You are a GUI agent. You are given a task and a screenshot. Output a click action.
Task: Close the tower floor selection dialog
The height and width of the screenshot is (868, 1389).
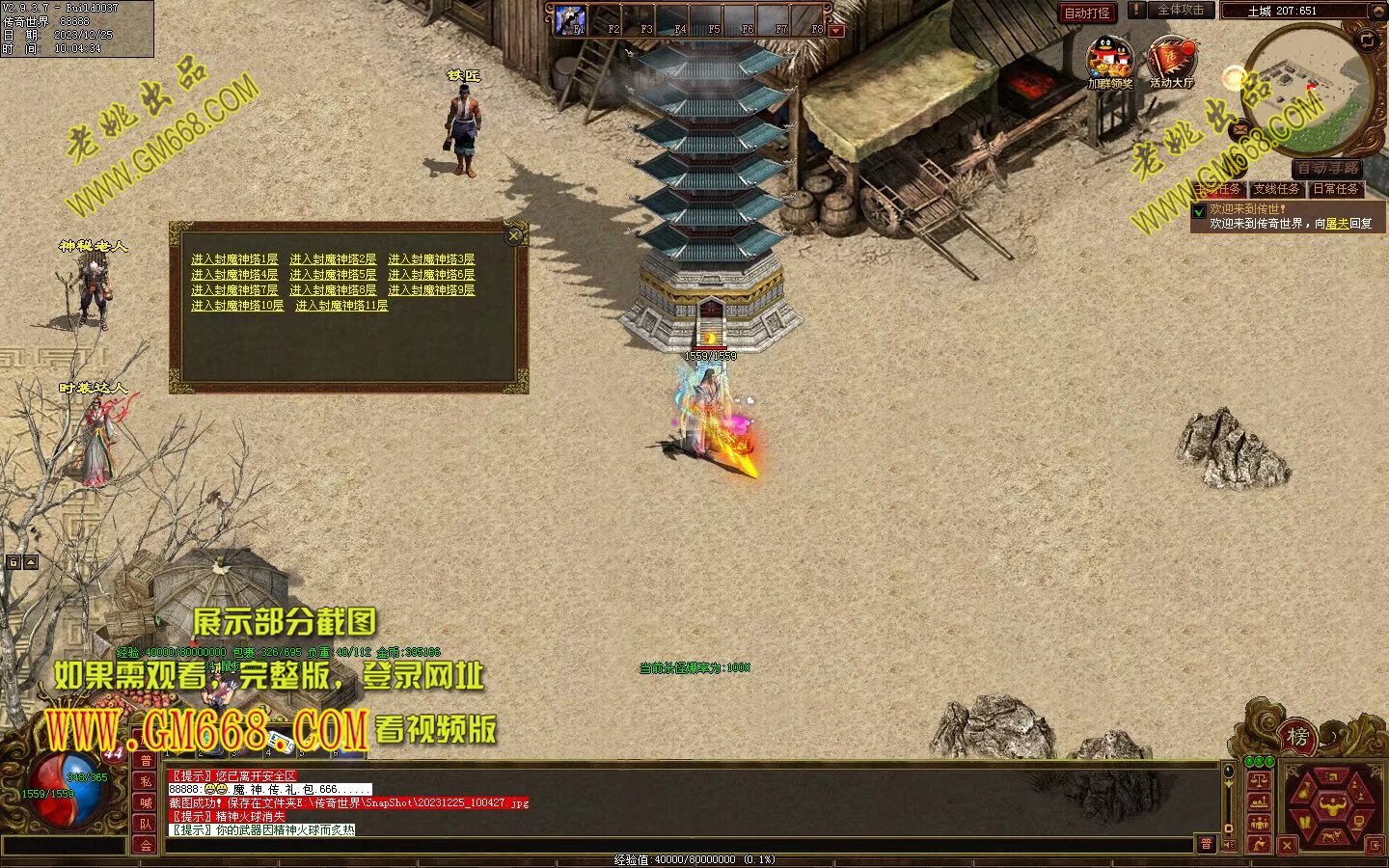pos(514,235)
